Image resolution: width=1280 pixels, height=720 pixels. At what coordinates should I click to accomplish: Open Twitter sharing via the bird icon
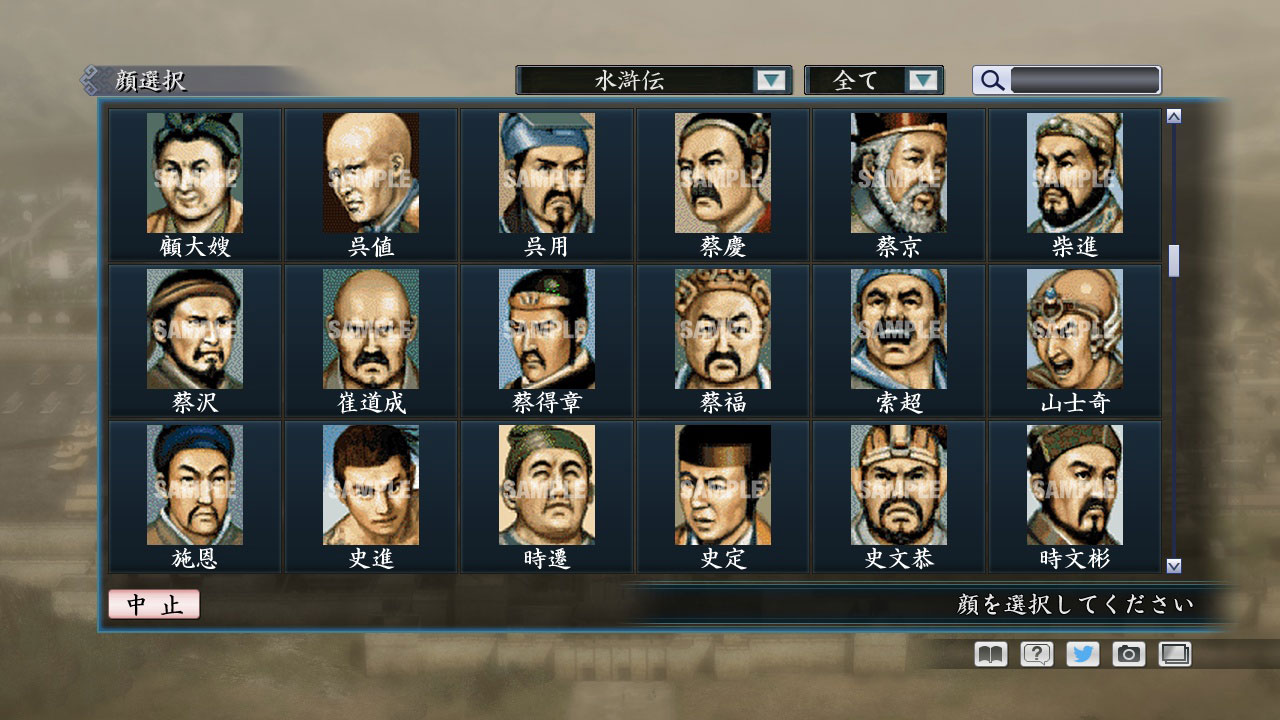pyautogui.click(x=1080, y=654)
